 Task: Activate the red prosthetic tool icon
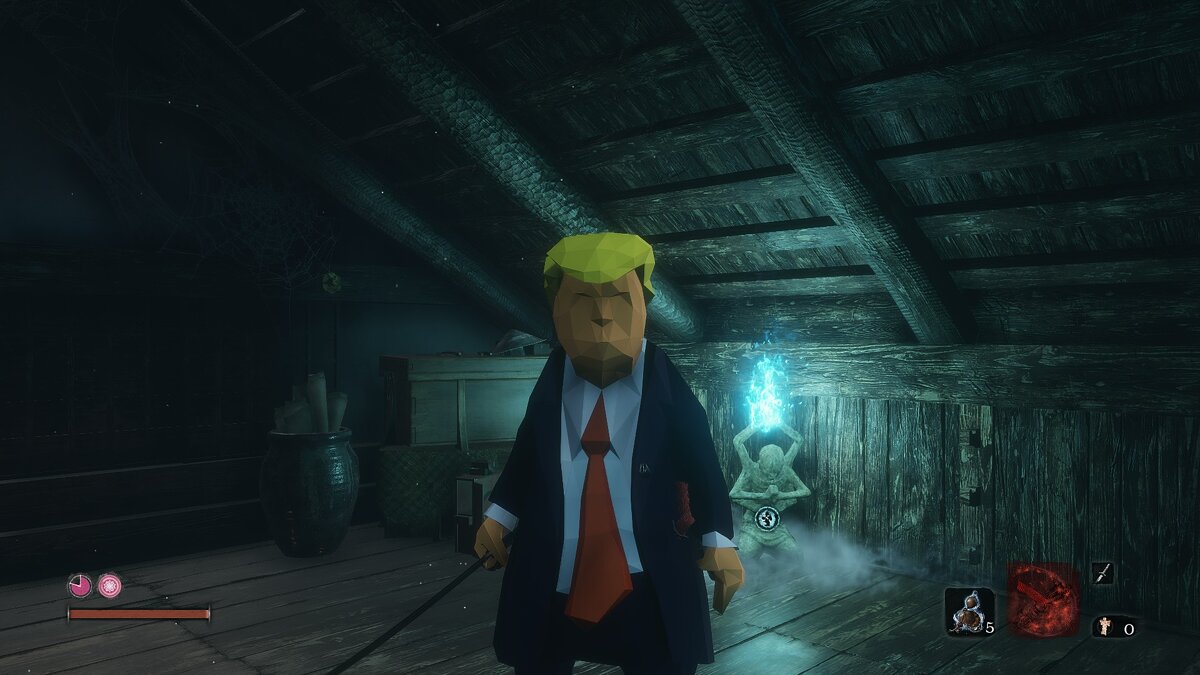1043,599
